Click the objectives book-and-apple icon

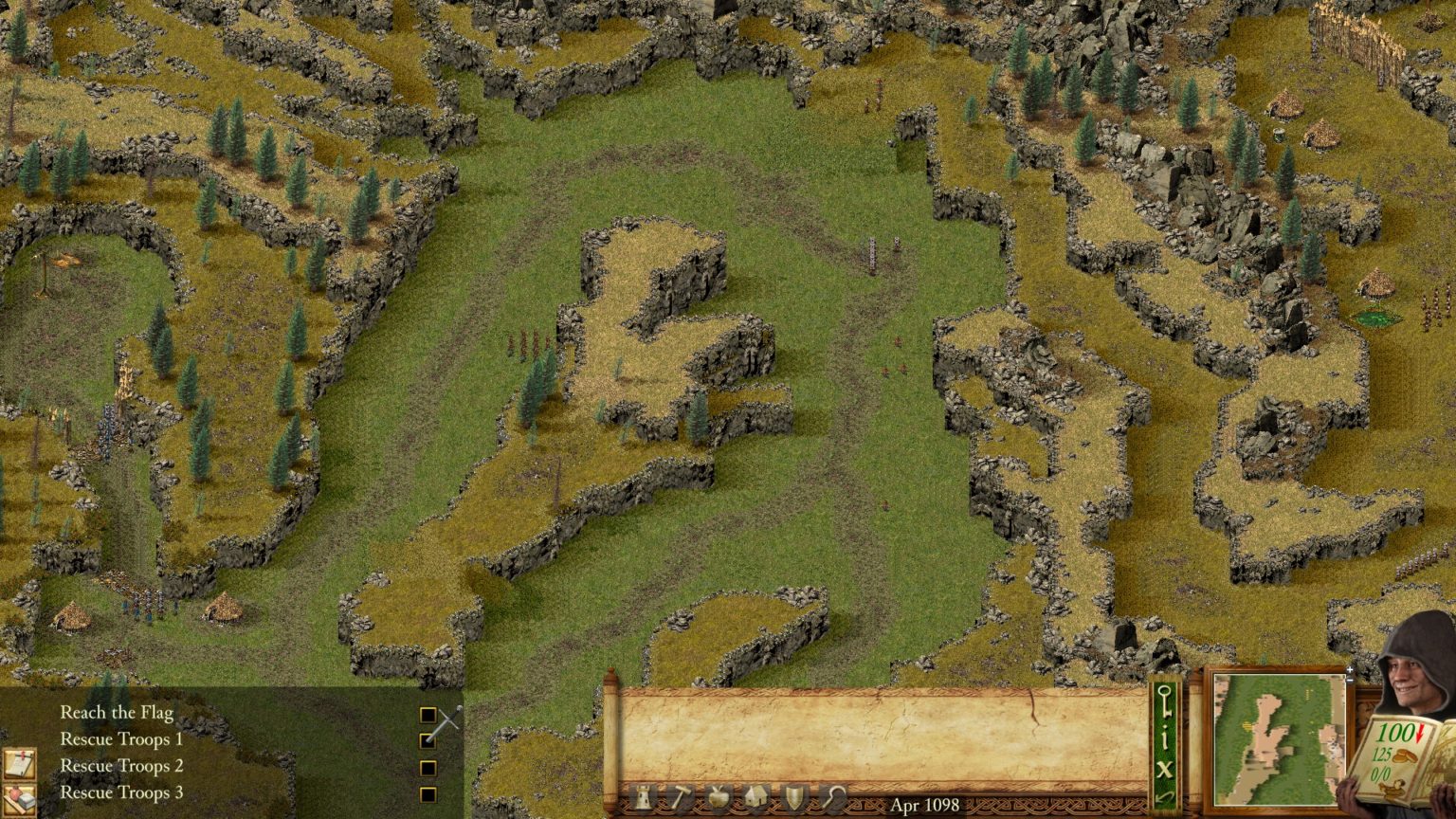(19, 799)
